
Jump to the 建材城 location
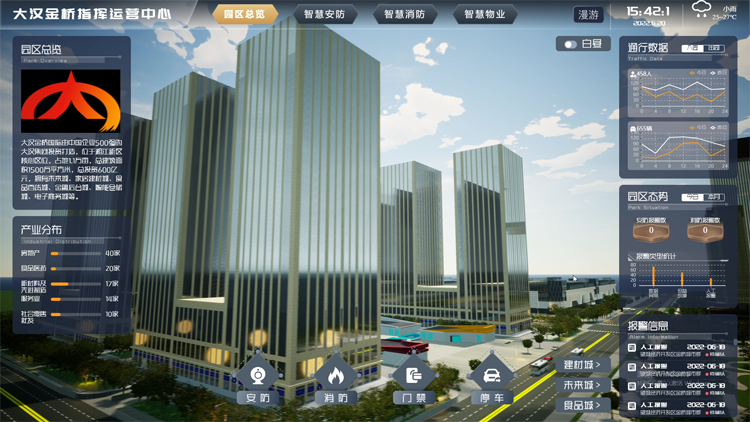click(x=582, y=365)
